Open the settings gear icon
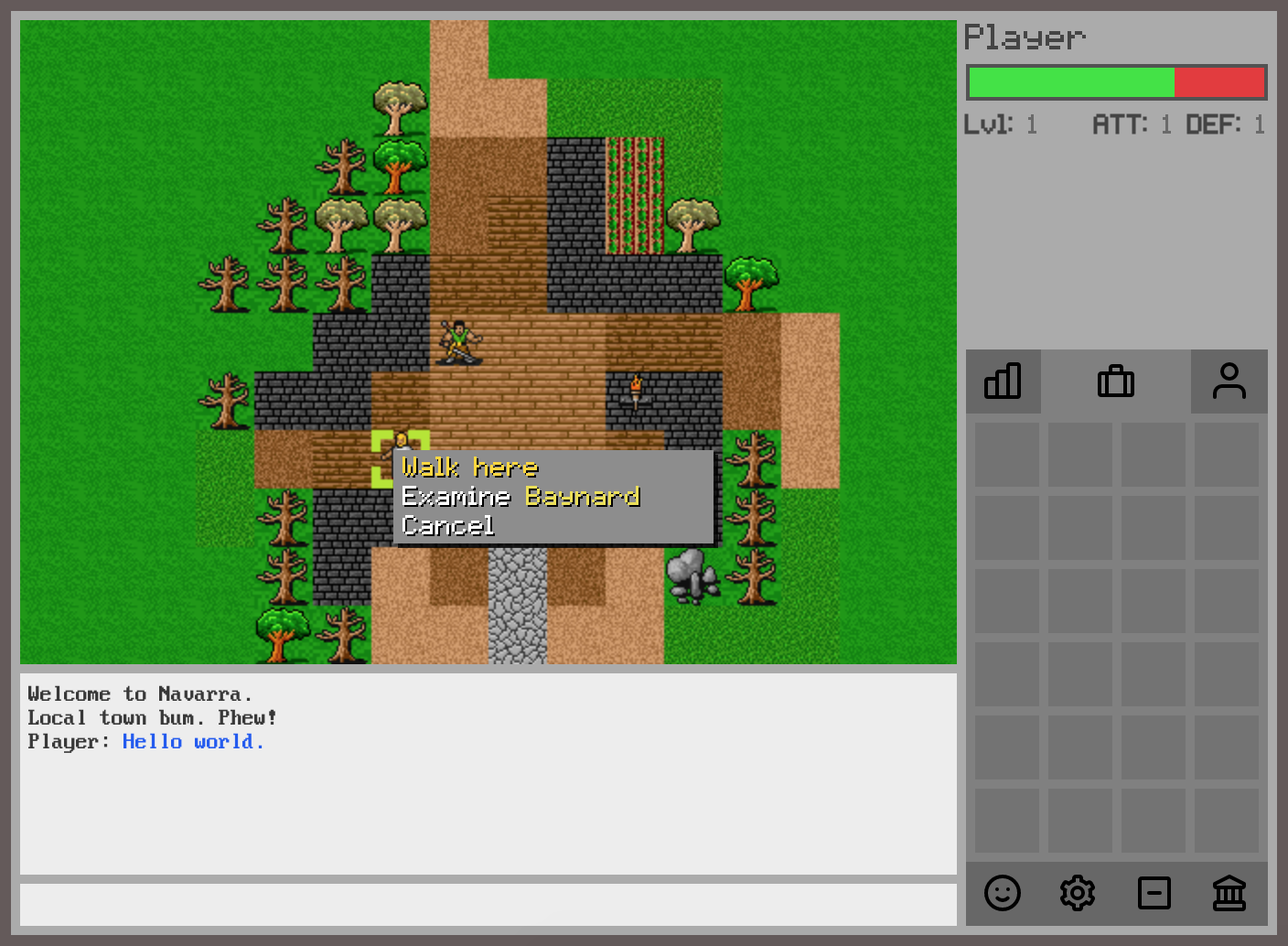 (x=1078, y=894)
